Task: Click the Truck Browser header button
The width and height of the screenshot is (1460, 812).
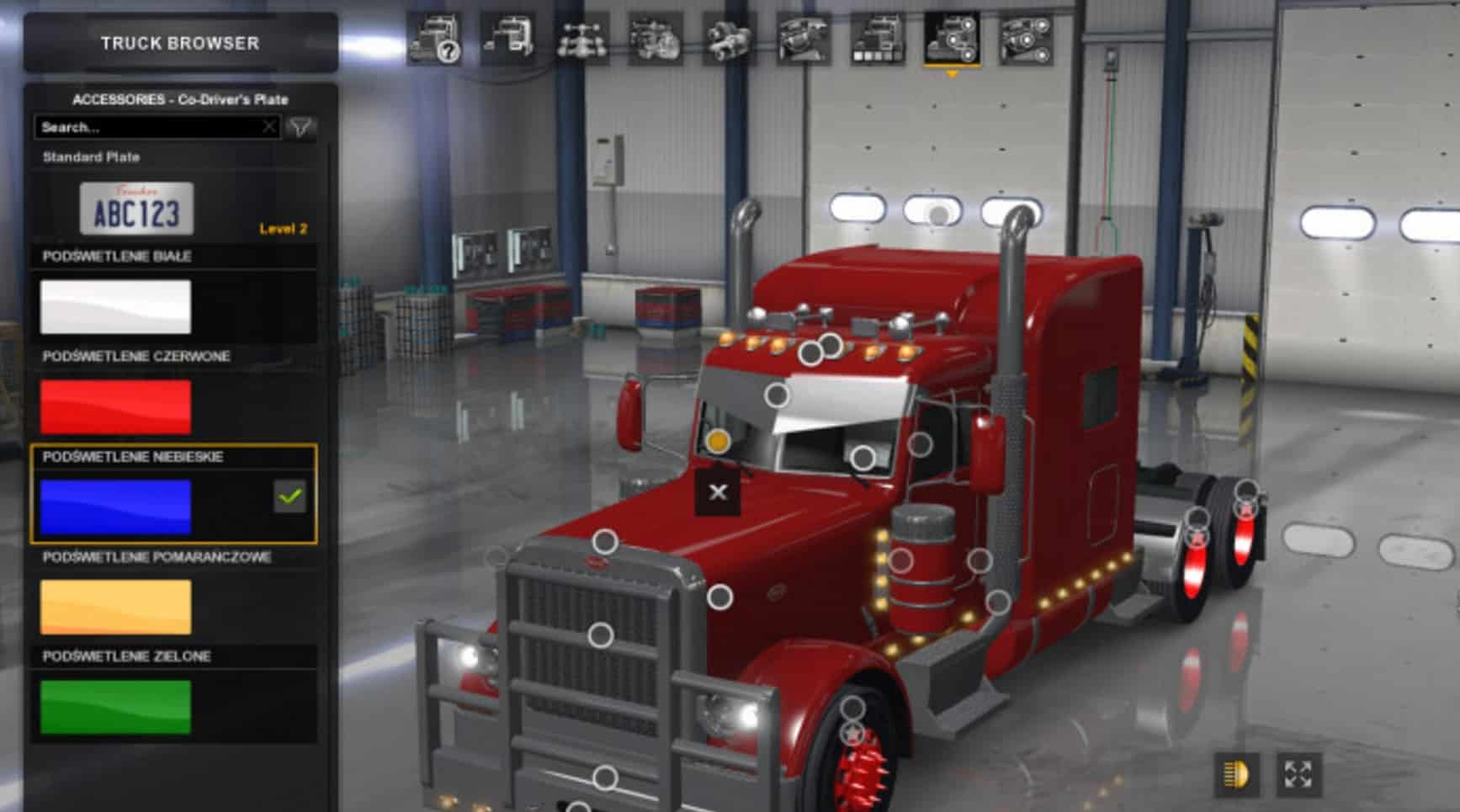Action: pyautogui.click(x=180, y=43)
